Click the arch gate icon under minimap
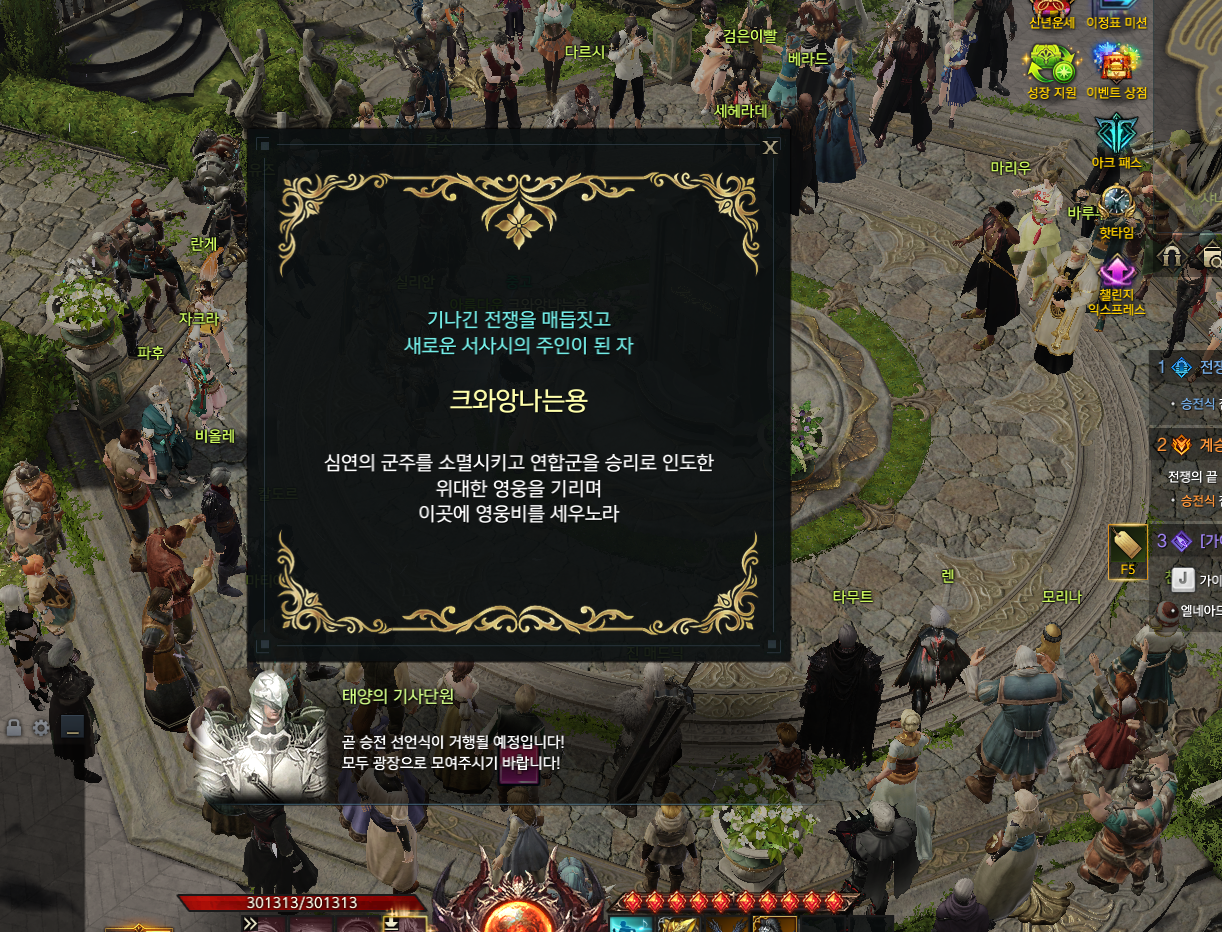This screenshot has height=932, width=1222. click(1171, 258)
